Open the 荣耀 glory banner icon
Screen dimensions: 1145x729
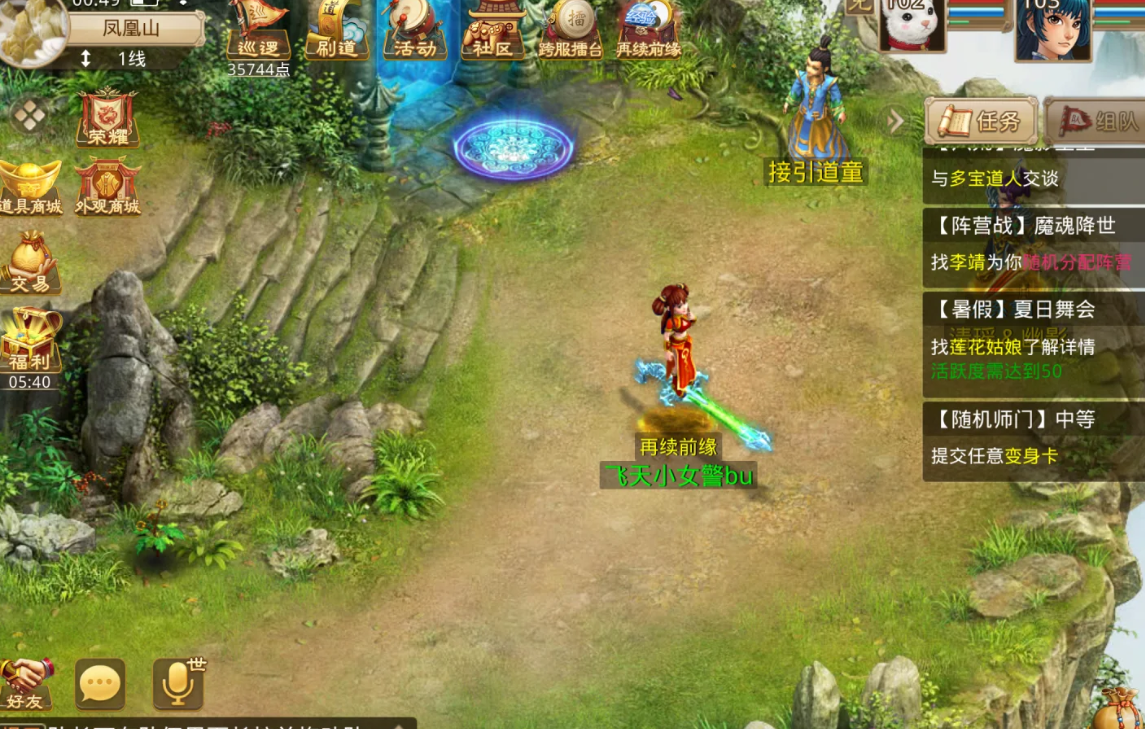107,119
